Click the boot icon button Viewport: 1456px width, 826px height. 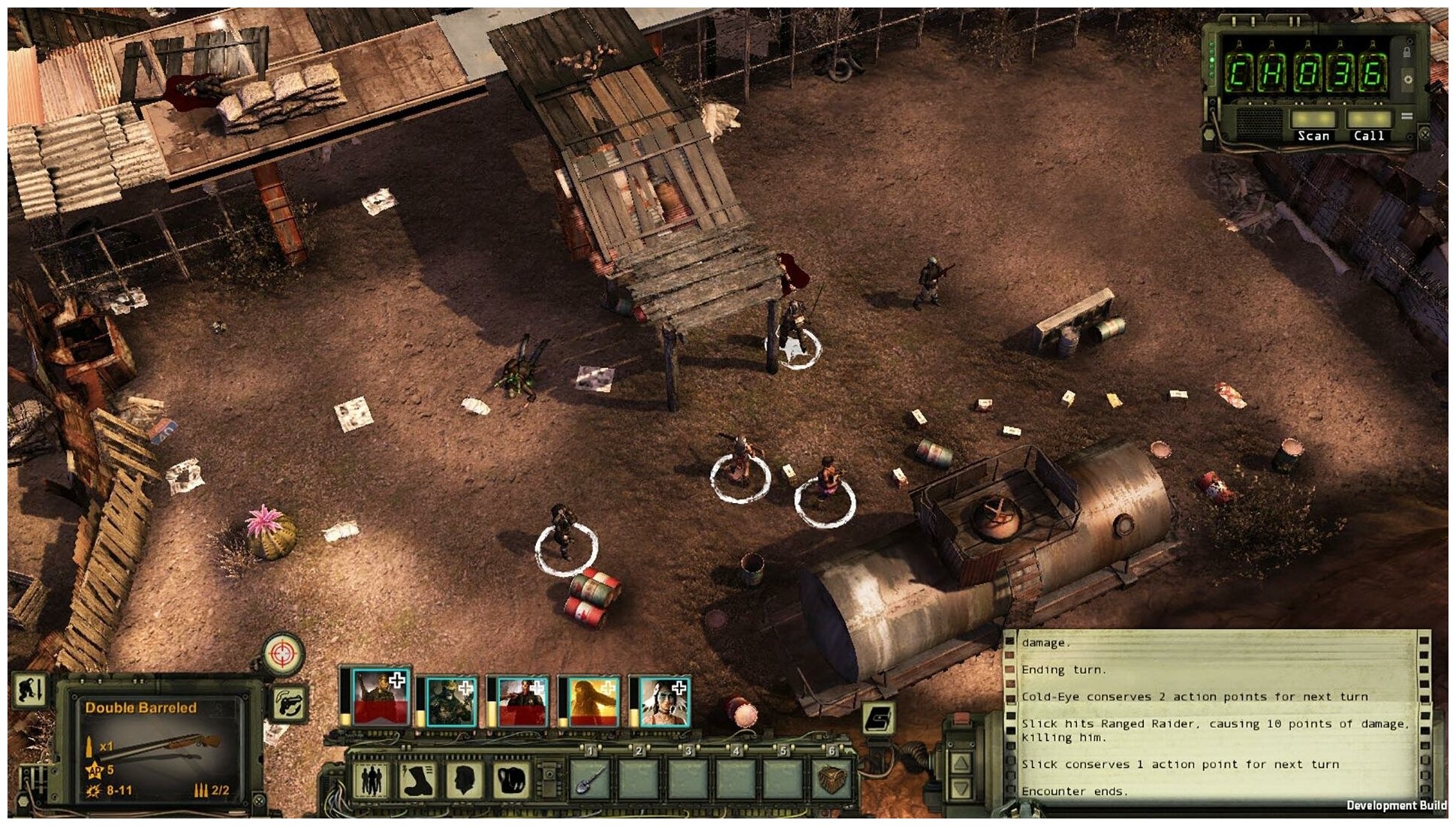point(418,779)
